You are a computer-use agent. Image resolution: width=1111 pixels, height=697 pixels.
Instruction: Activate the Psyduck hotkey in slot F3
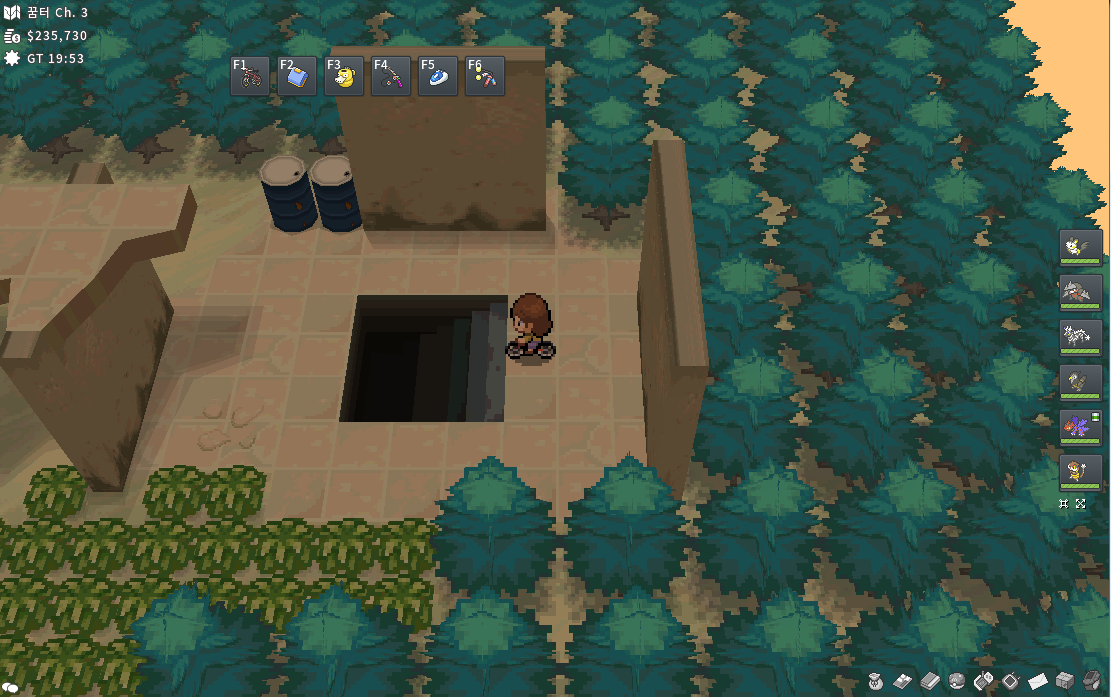(344, 76)
